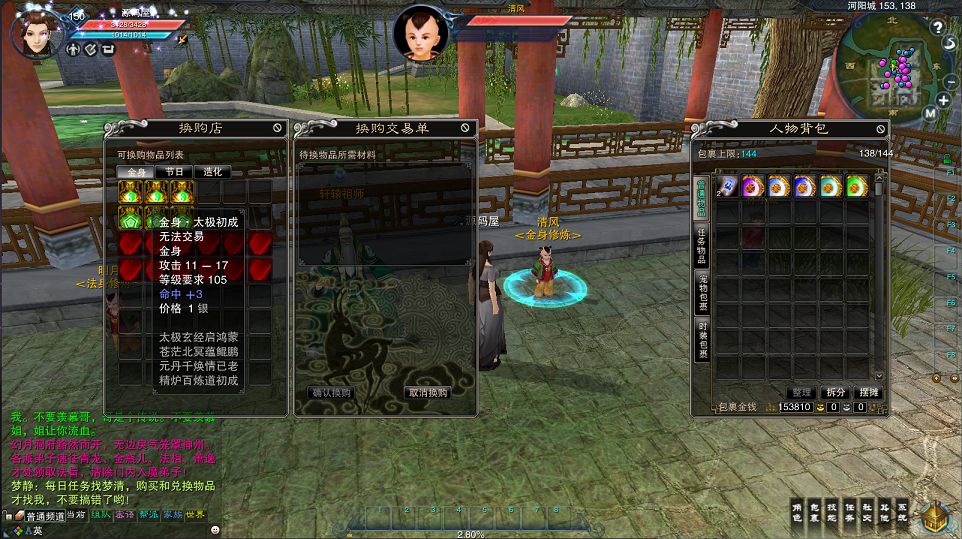Select the 世界 world chat channel
Viewport: 962px width, 539px height.
pyautogui.click(x=195, y=515)
